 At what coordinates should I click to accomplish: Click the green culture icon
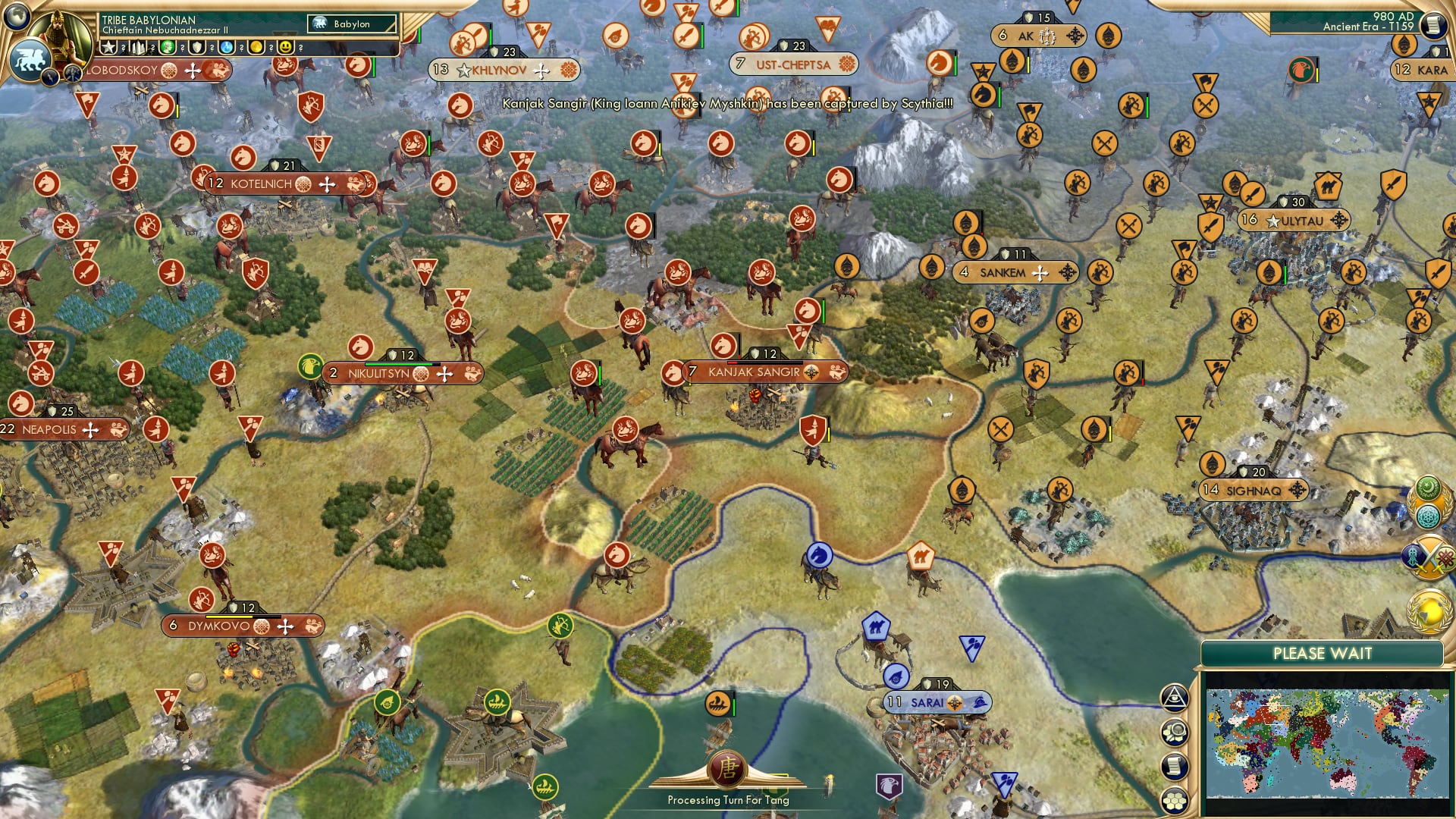[x=167, y=47]
